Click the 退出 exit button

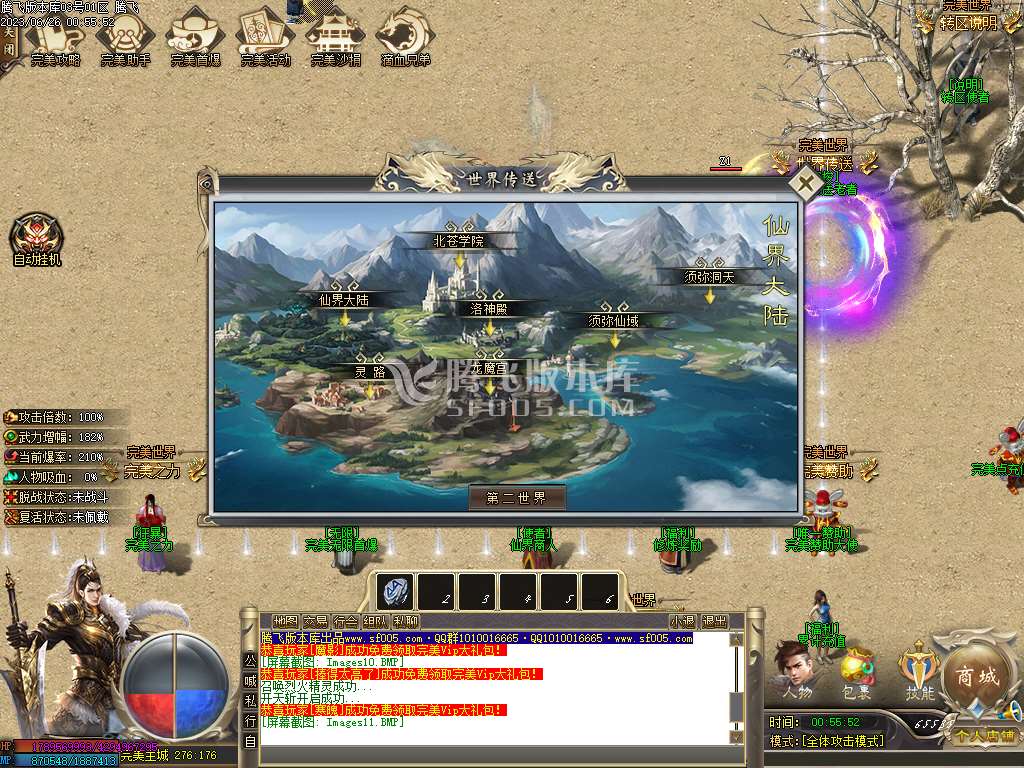click(714, 621)
